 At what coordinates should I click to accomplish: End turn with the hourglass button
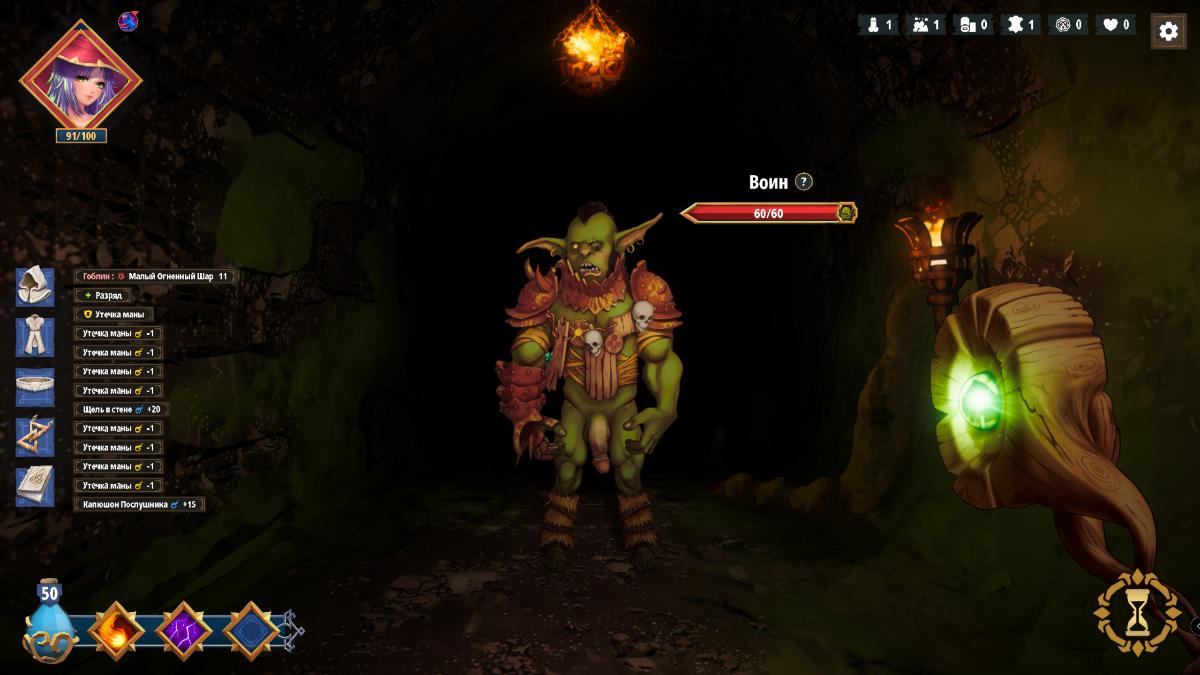pos(1137,612)
